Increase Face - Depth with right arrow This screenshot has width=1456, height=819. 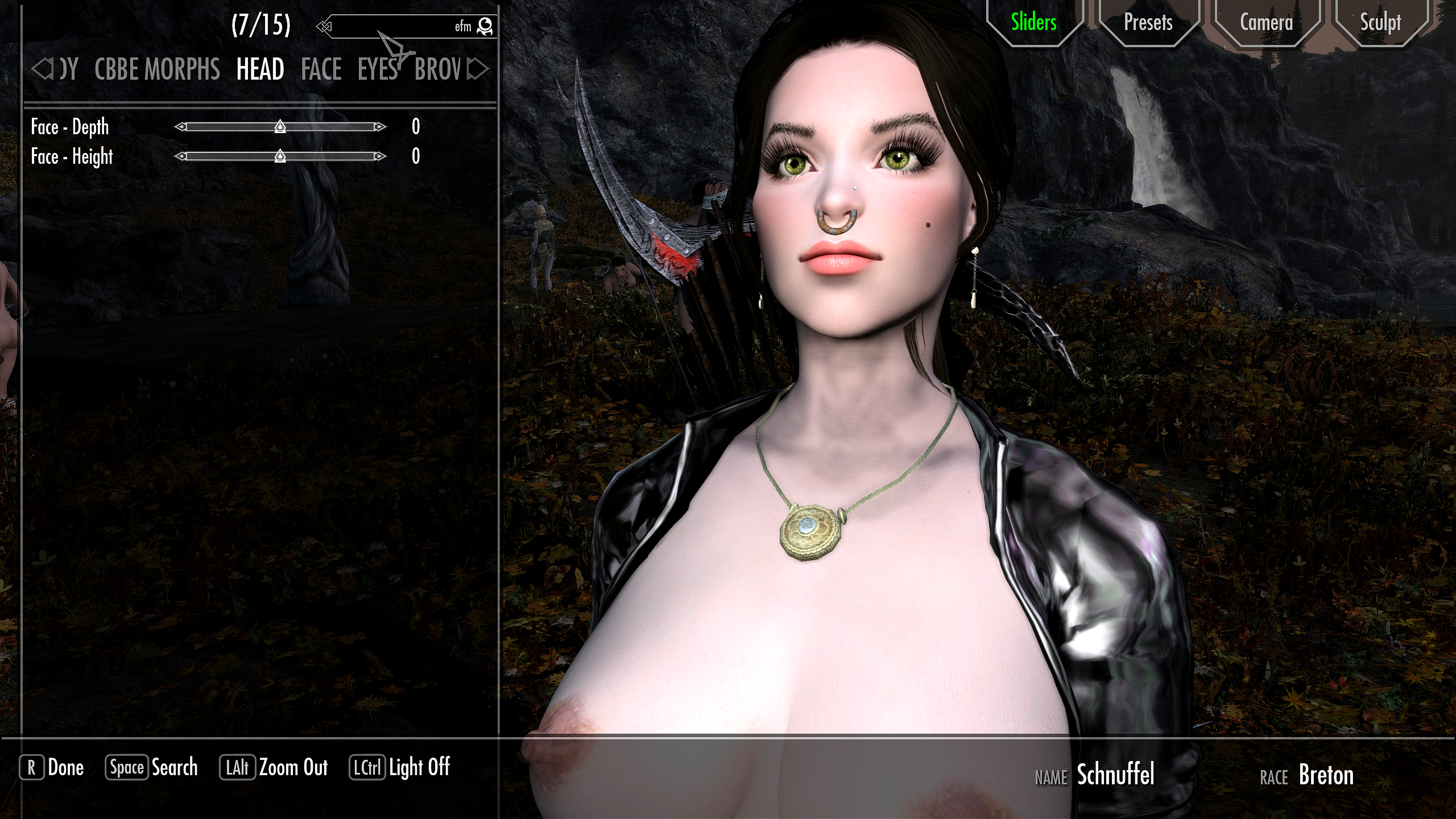click(379, 127)
